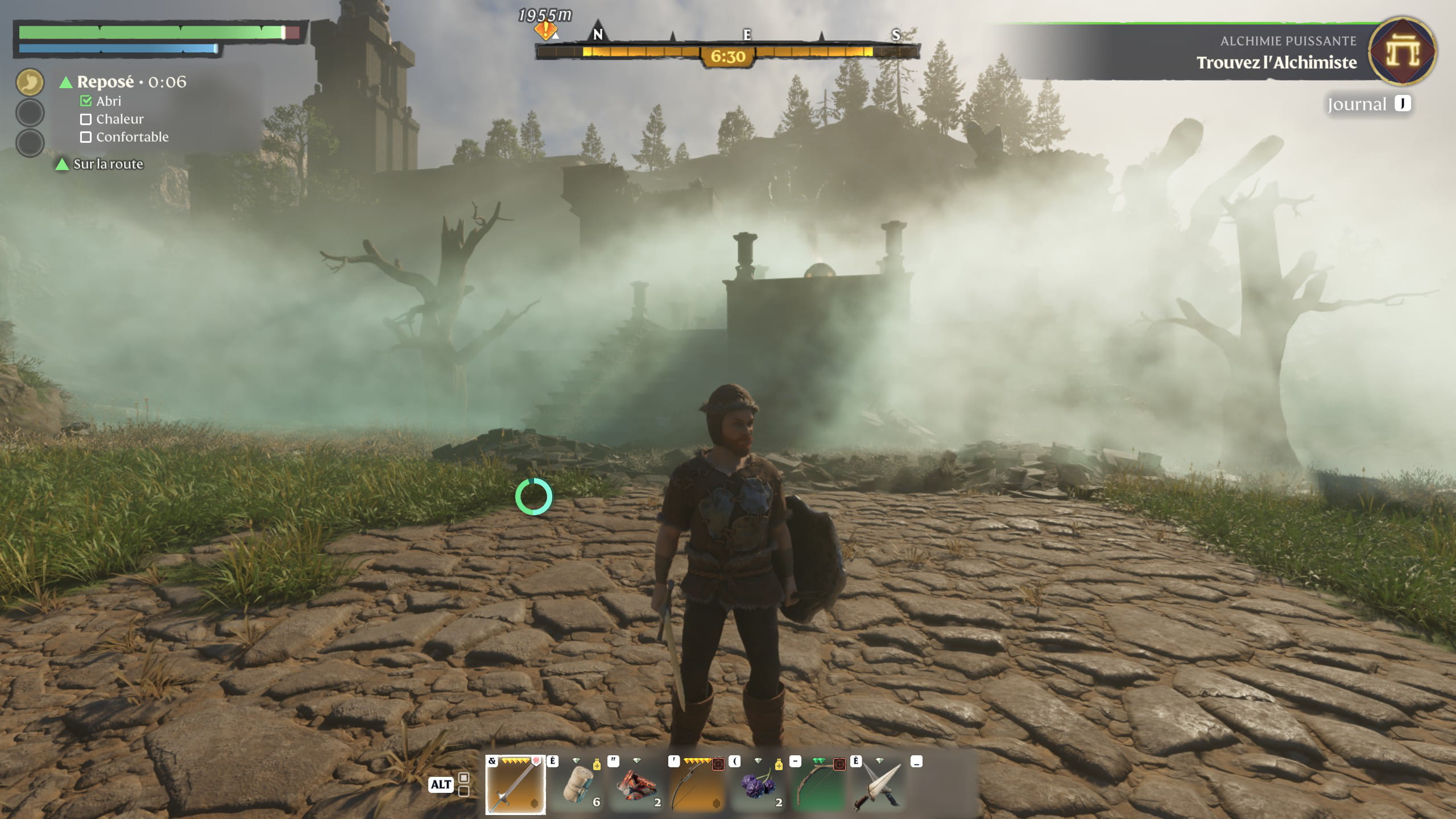Click the orange quest marker on compass
The image size is (1456, 819).
[x=545, y=30]
